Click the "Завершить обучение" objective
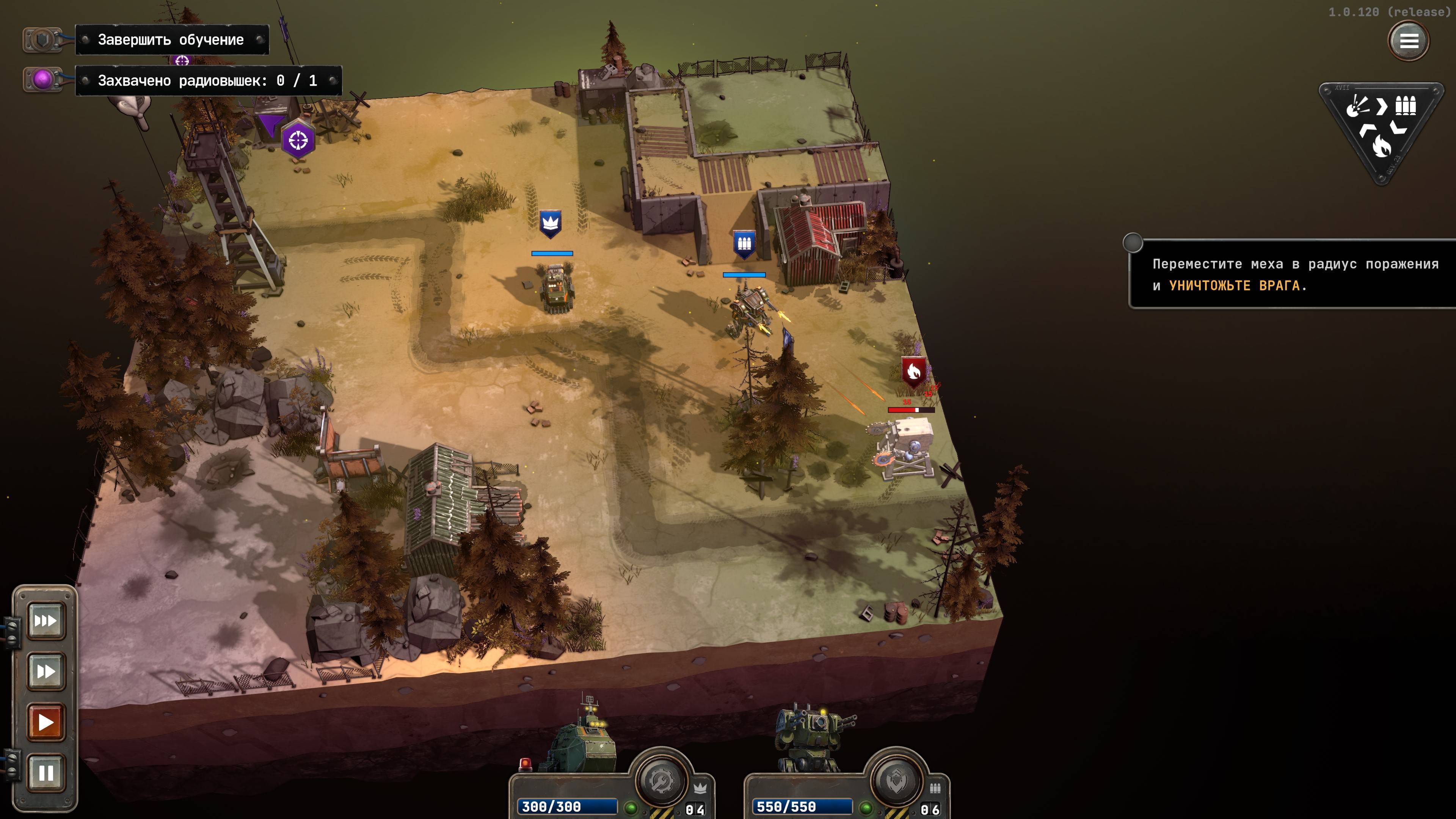 [x=171, y=39]
